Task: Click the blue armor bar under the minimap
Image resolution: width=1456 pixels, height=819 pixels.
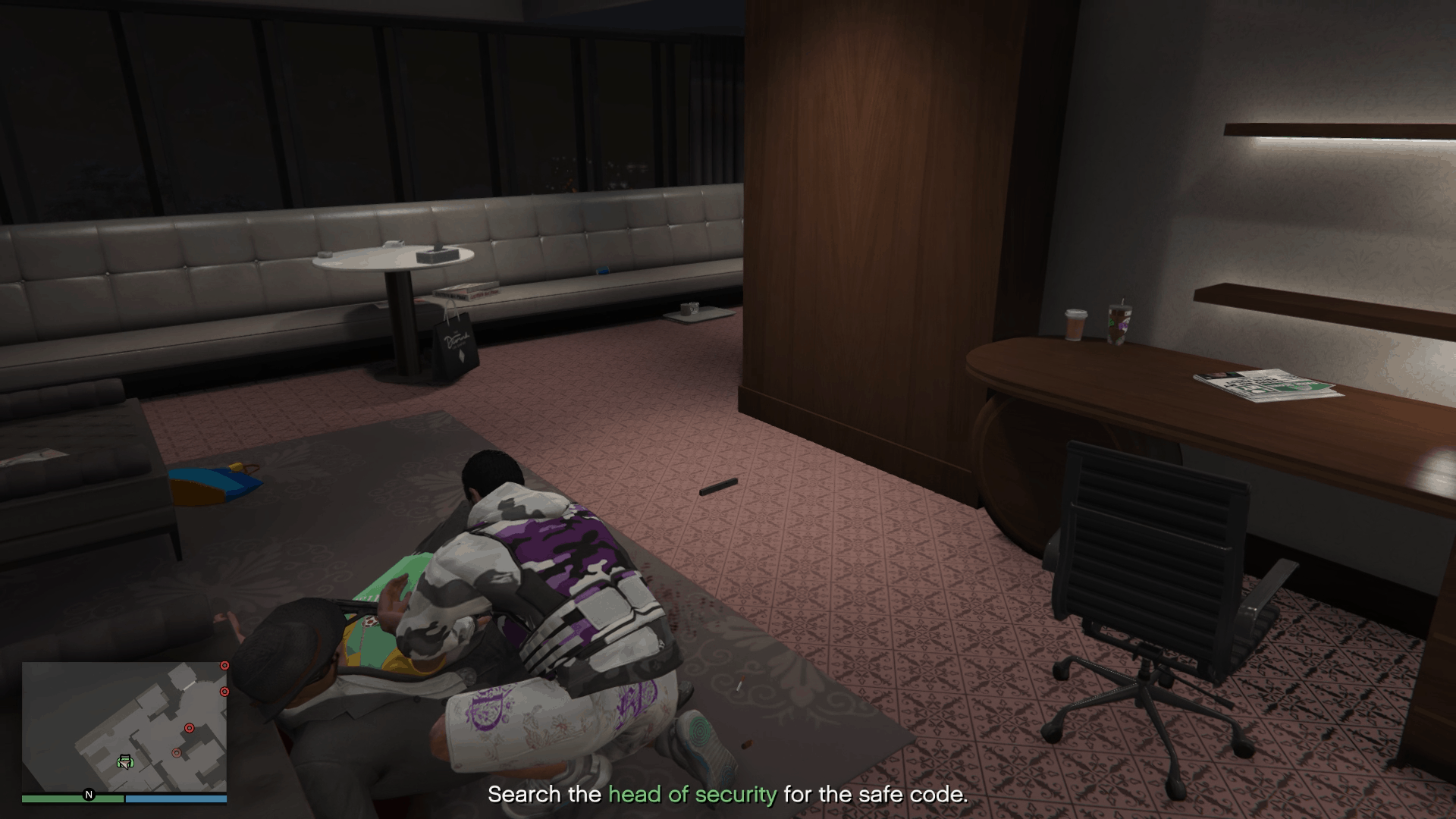Action: (x=176, y=799)
